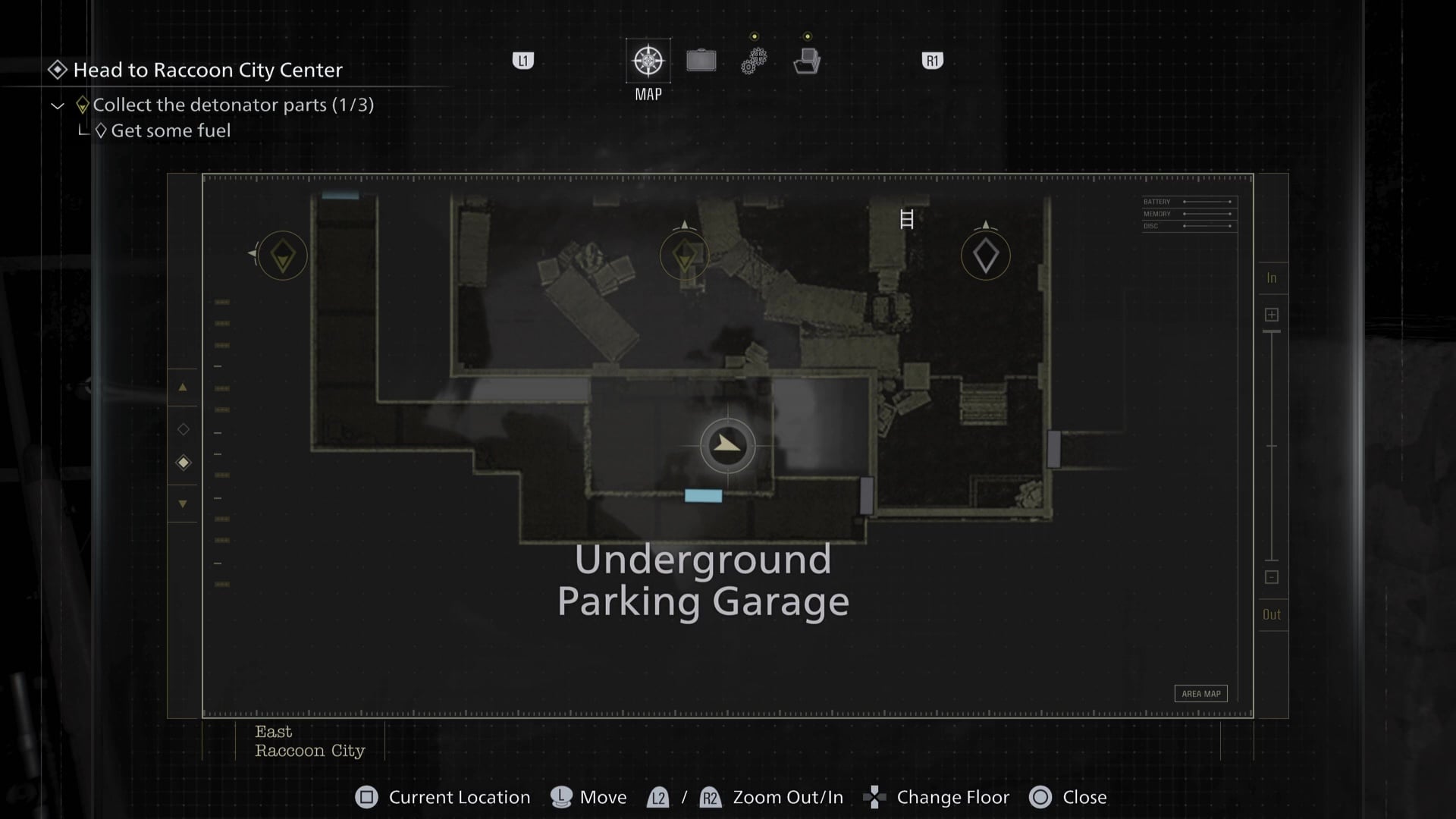Select the upper hollow floor diamond
1456x819 pixels.
(183, 429)
